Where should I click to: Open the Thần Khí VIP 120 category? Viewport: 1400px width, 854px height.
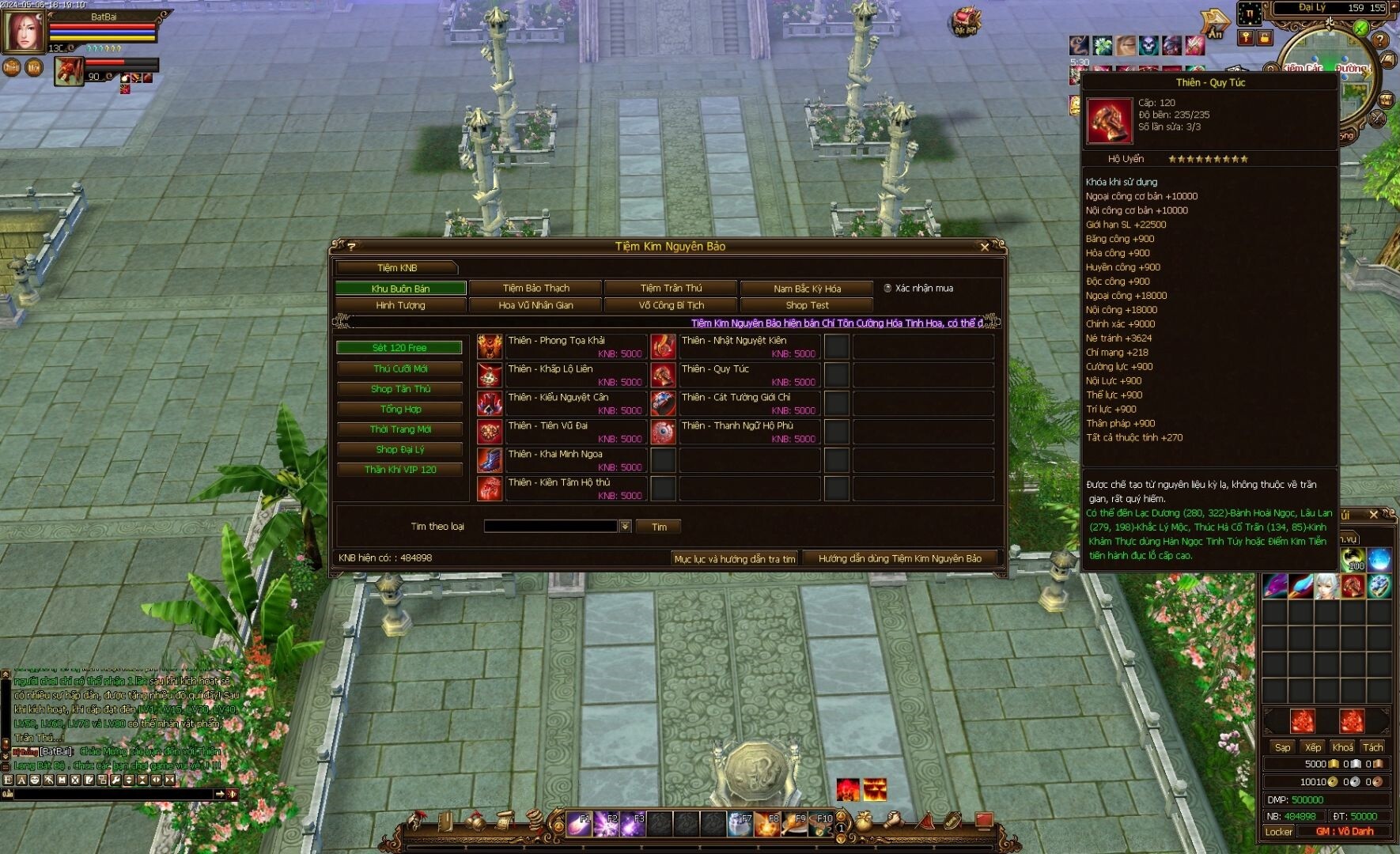pyautogui.click(x=400, y=470)
